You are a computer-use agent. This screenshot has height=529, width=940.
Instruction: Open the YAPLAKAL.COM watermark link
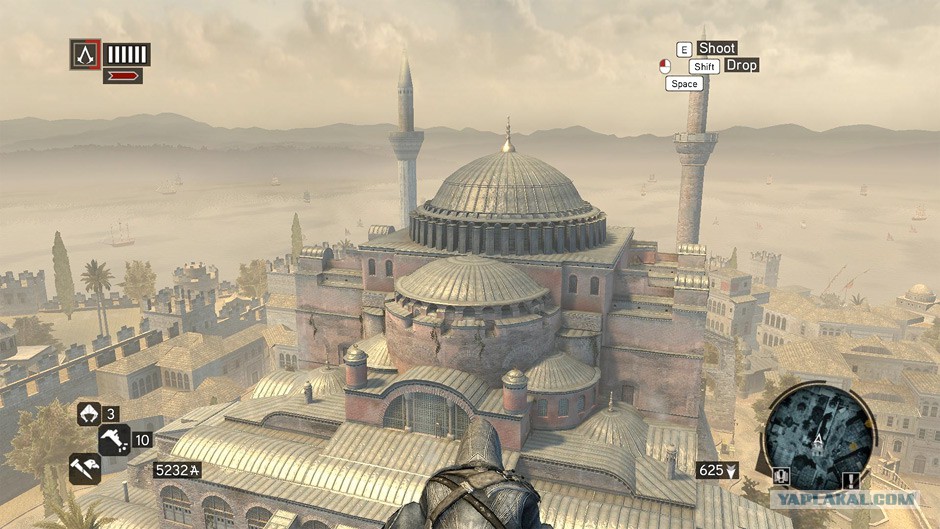pyautogui.click(x=844, y=497)
